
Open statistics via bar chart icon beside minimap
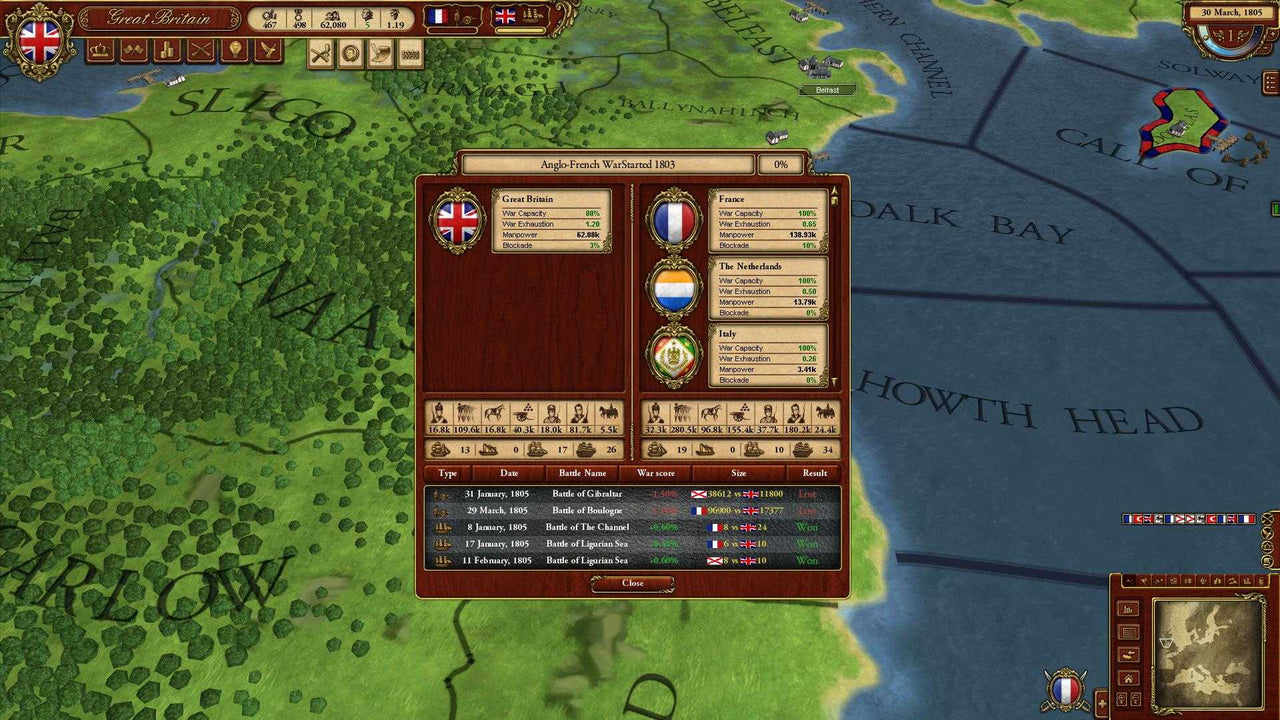[x=1128, y=611]
